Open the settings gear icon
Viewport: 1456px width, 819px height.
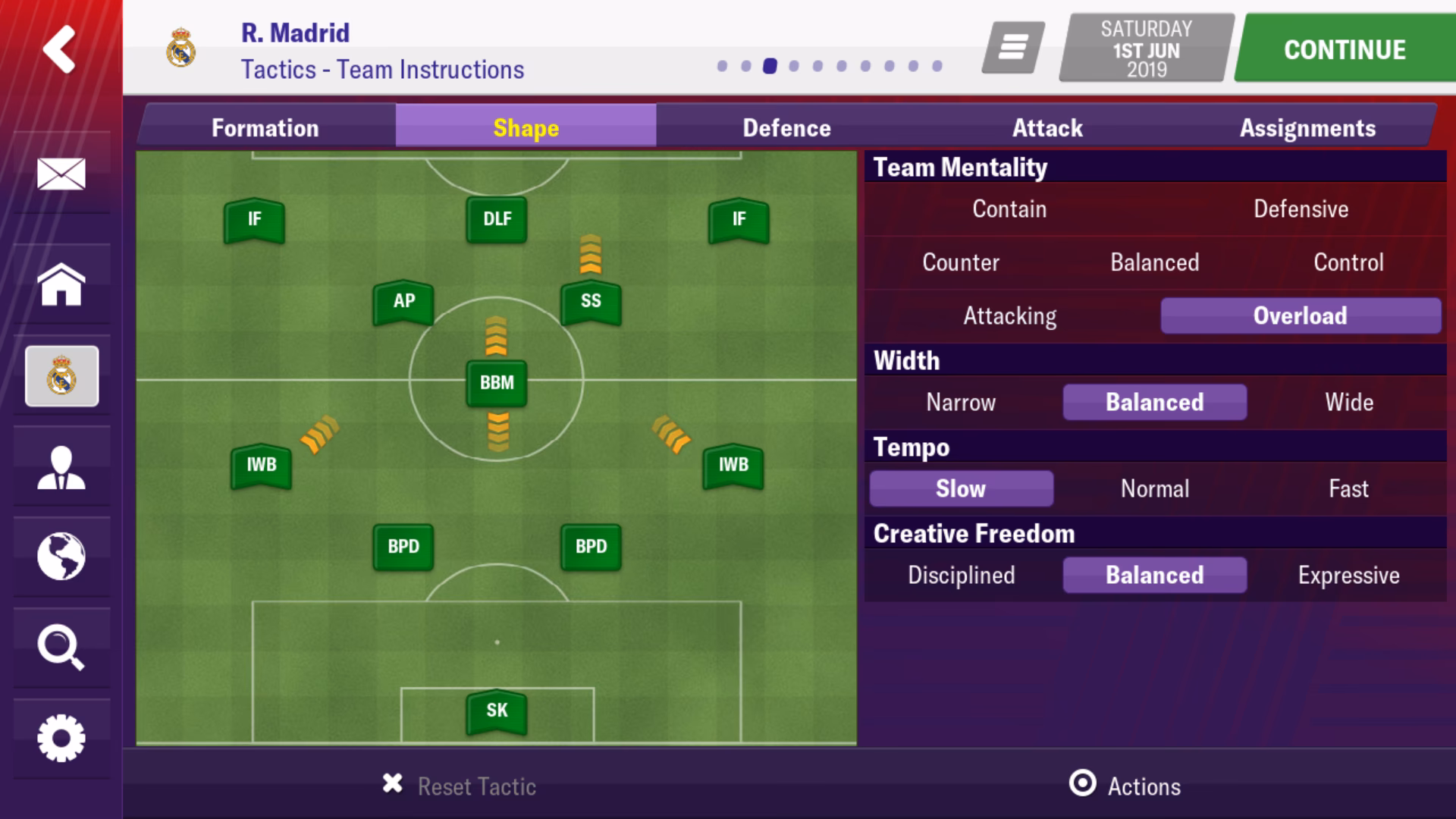61,735
